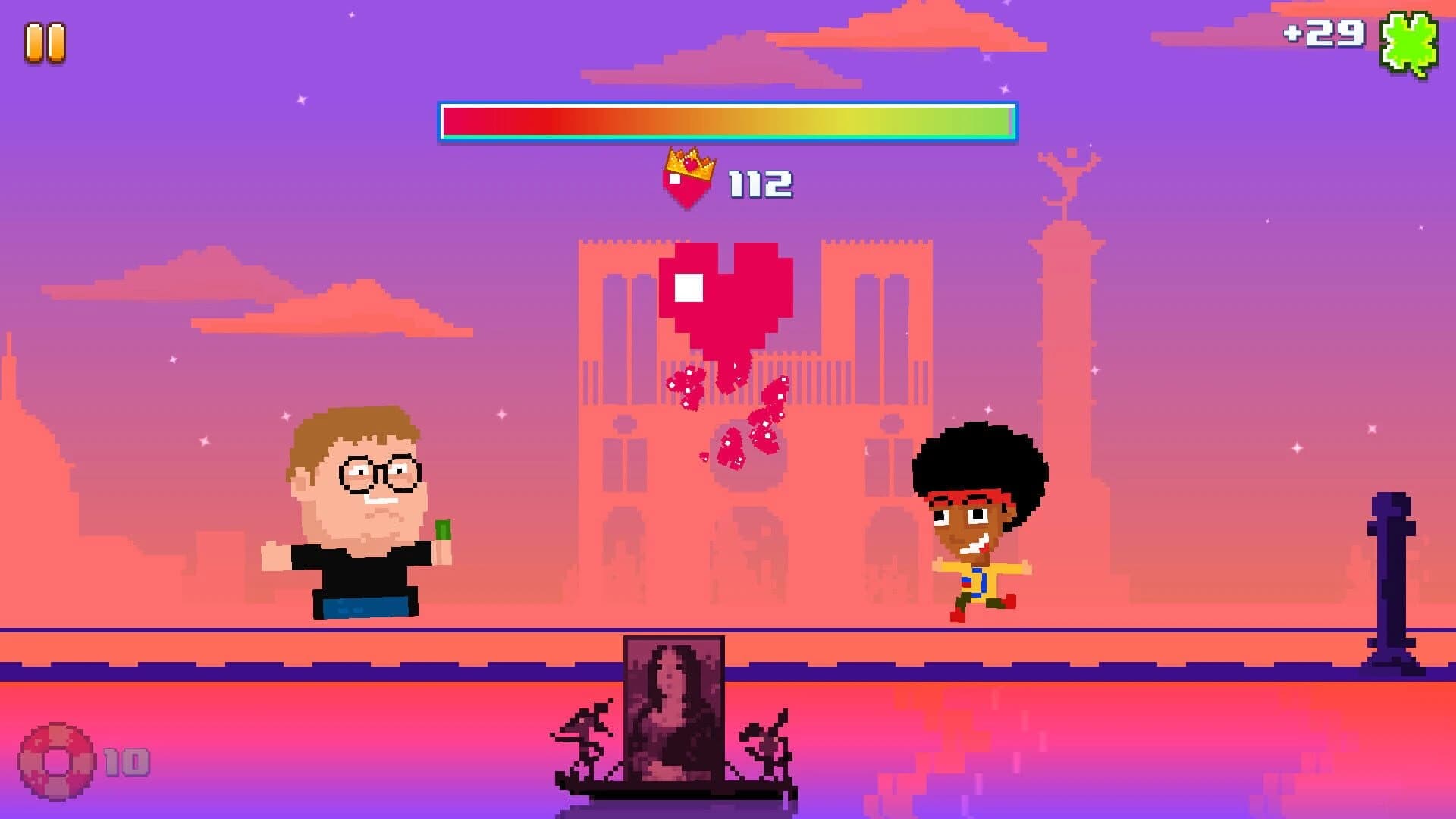
Task: Tap the lifebuoy counter showing 10
Action: point(125,762)
